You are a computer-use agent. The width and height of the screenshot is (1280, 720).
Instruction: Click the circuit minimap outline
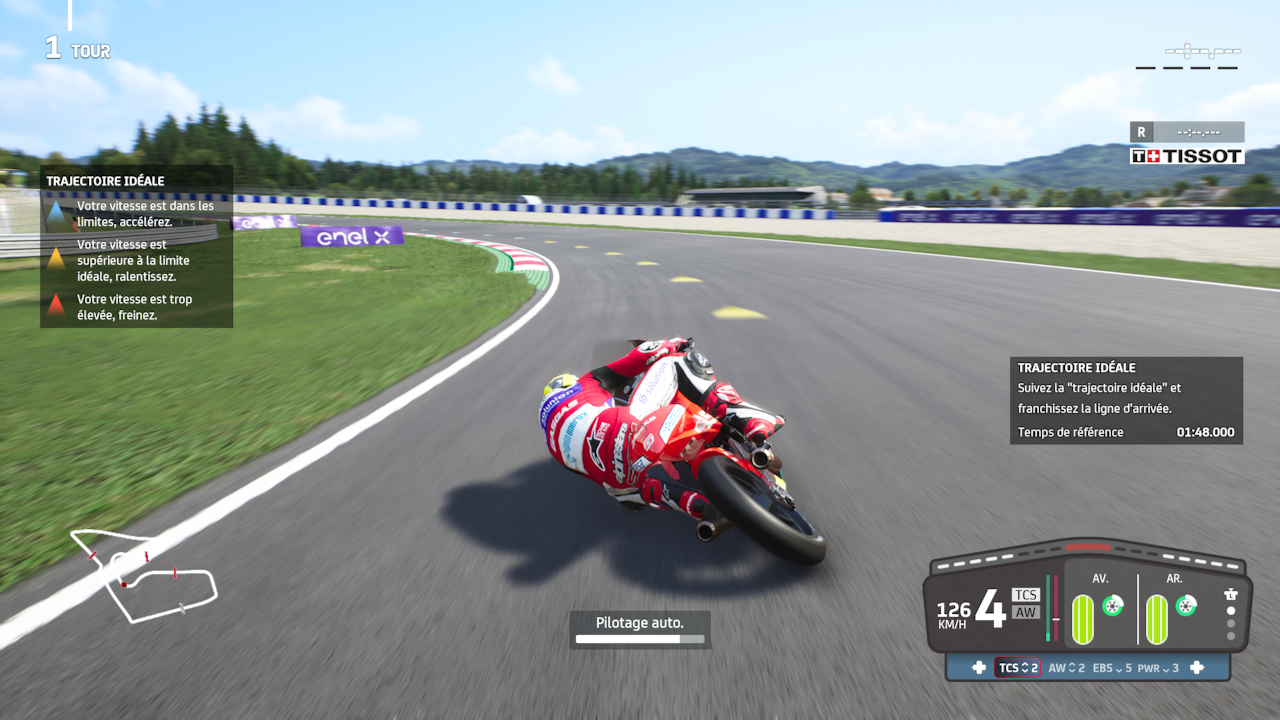145,576
